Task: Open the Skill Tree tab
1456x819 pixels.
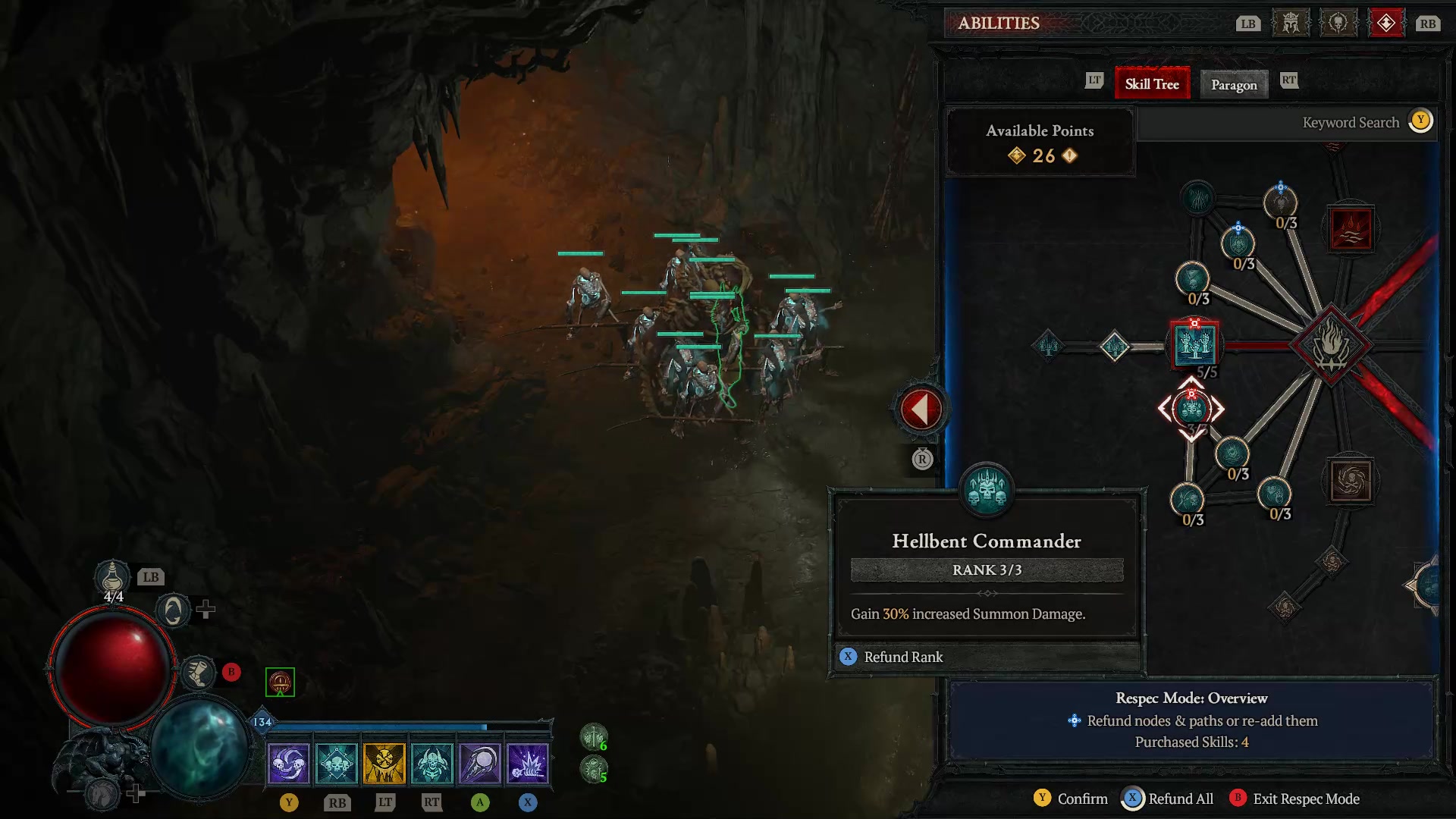Action: [1152, 83]
